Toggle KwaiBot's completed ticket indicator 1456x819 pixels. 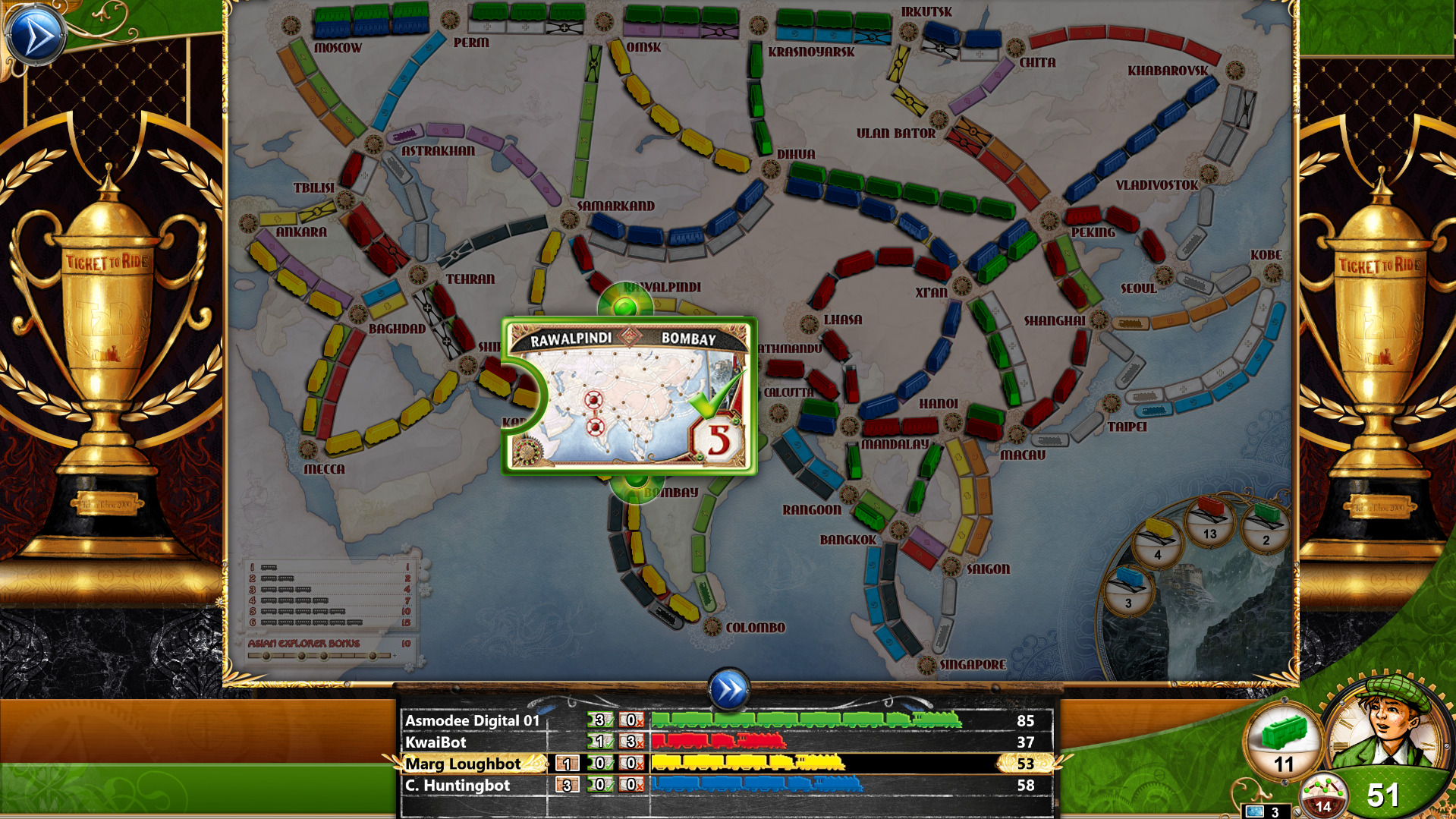[x=598, y=742]
